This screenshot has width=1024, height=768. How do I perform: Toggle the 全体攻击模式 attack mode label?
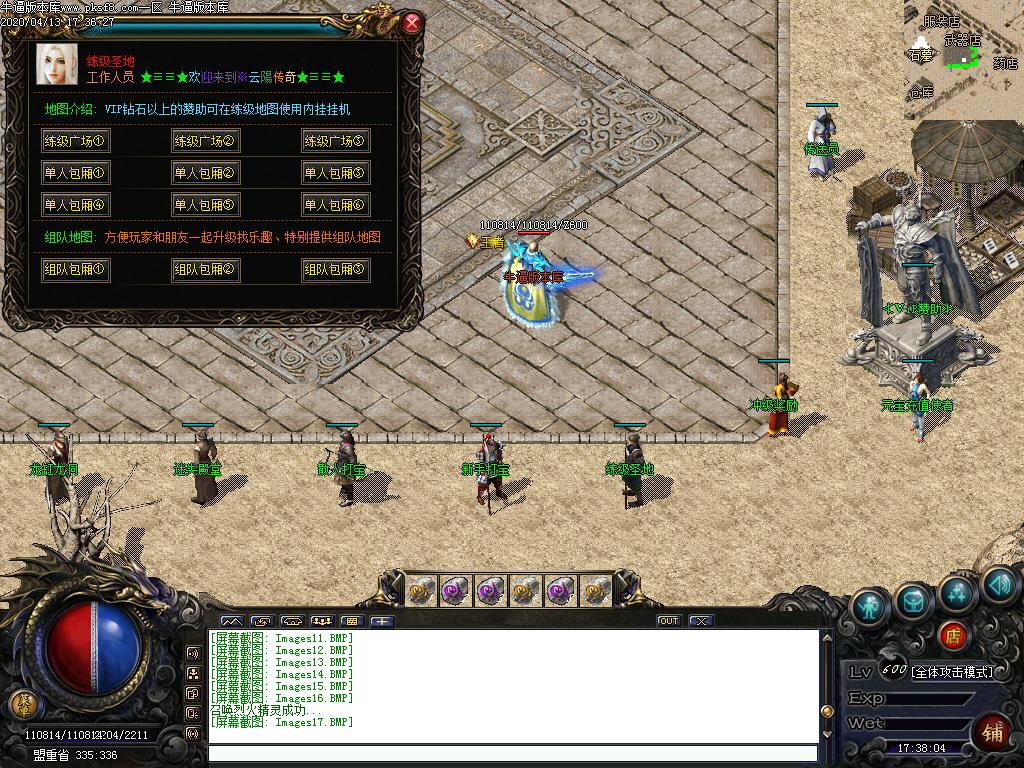pos(952,672)
